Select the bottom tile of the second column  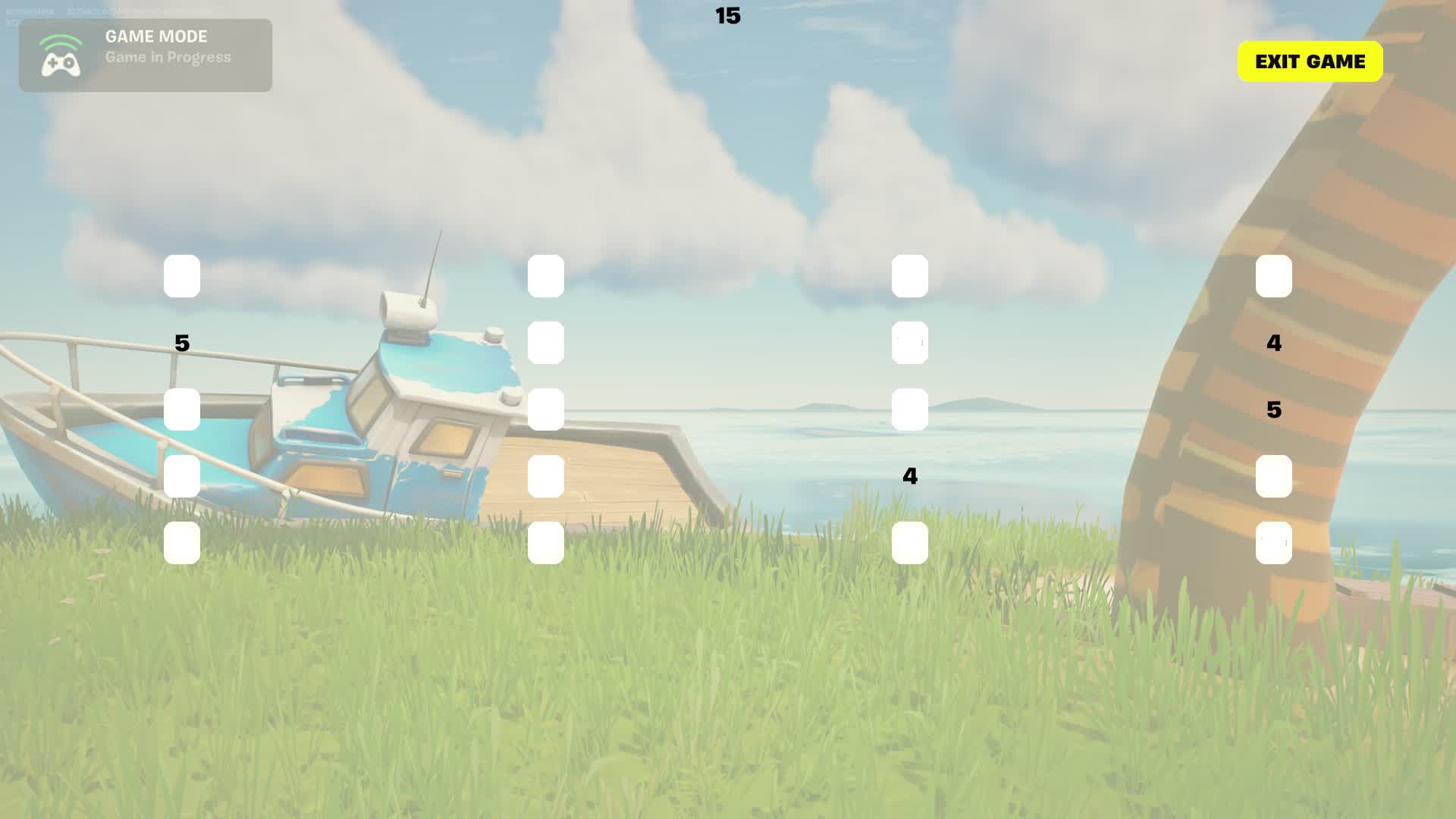click(x=546, y=542)
